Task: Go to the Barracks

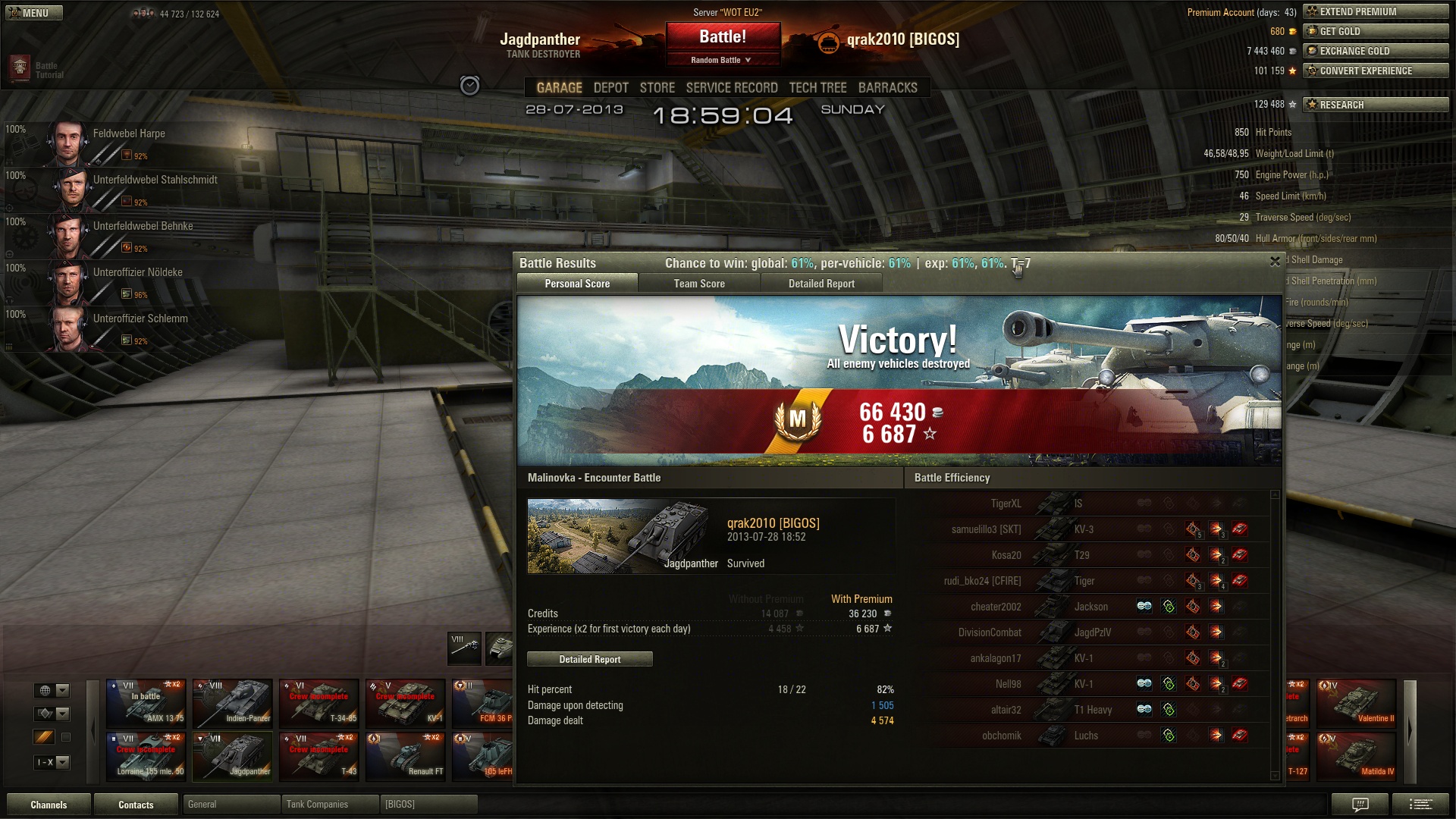Action: tap(887, 88)
